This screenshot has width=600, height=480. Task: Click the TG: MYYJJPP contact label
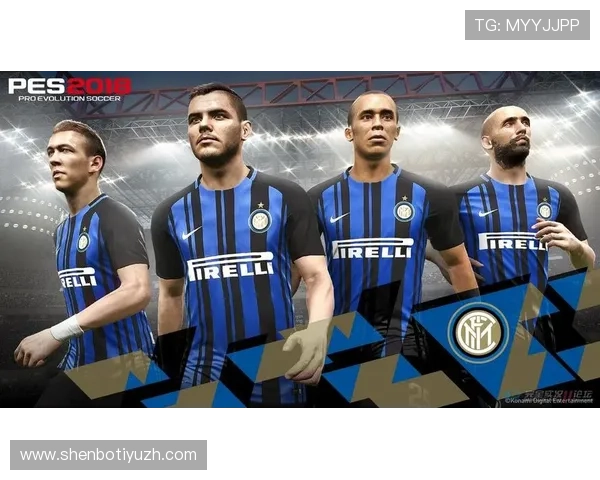point(527,25)
